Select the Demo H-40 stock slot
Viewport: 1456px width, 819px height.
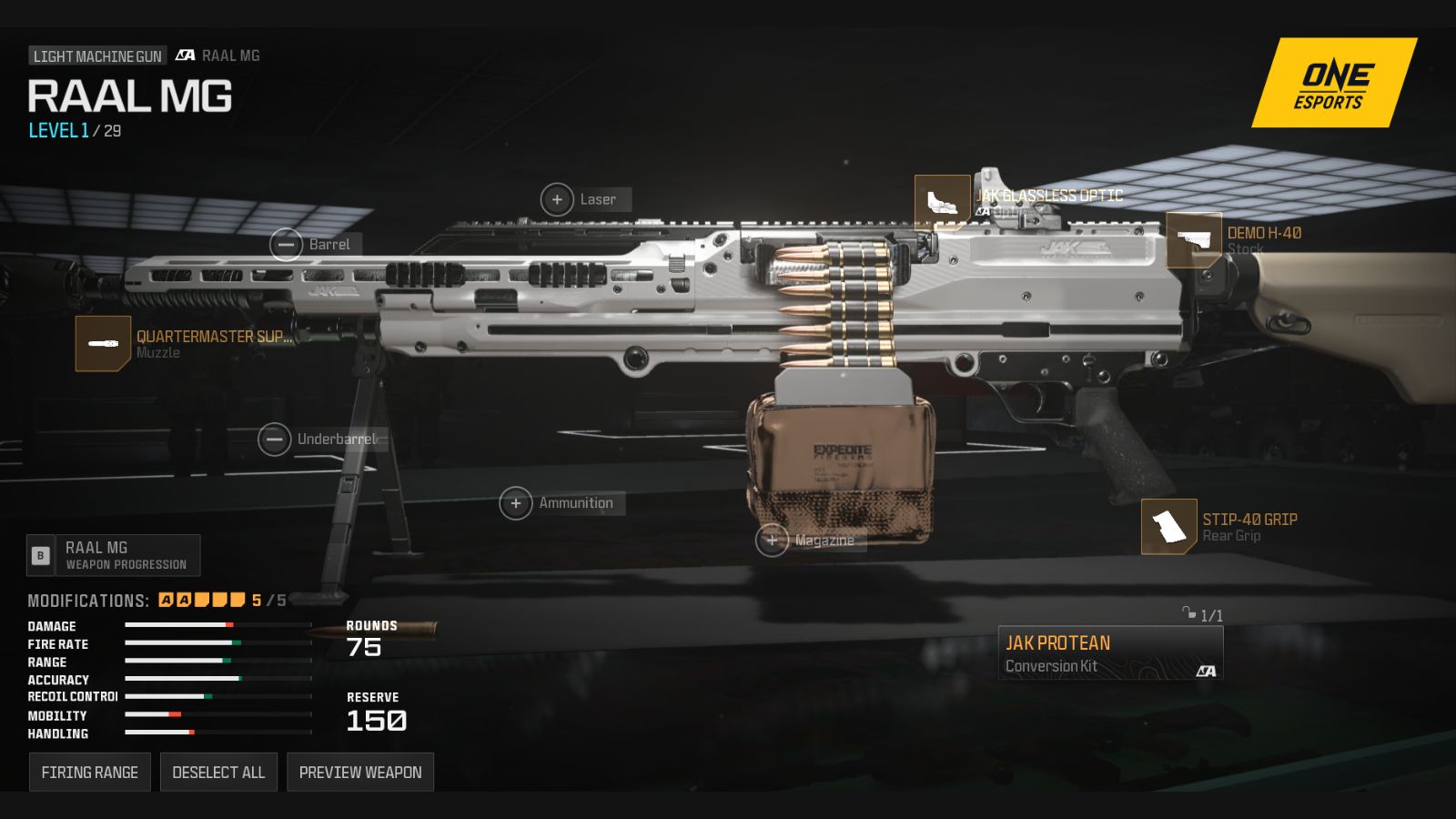(x=1193, y=240)
